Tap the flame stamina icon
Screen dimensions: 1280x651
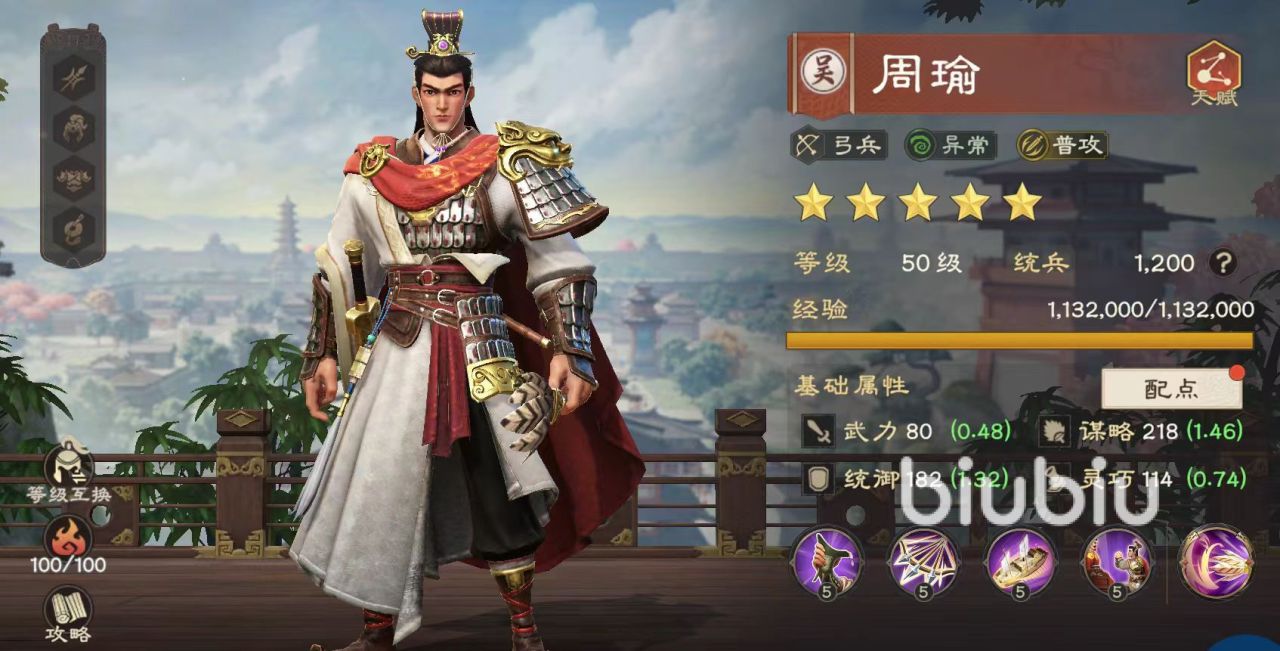coord(70,538)
